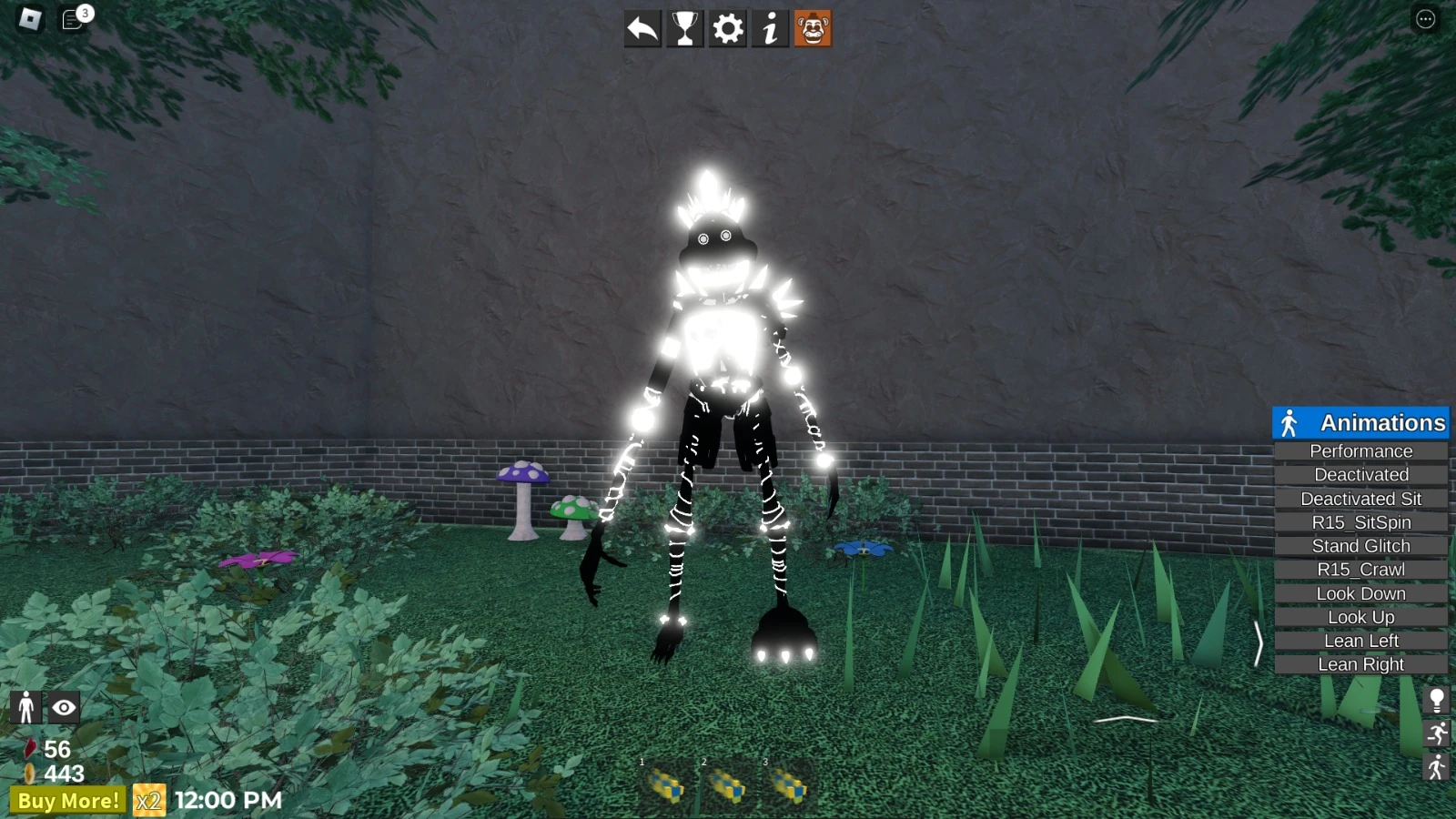Viewport: 1456px width, 819px height.
Task: Toggle the eye visibility icon at bottom left
Action: (63, 707)
